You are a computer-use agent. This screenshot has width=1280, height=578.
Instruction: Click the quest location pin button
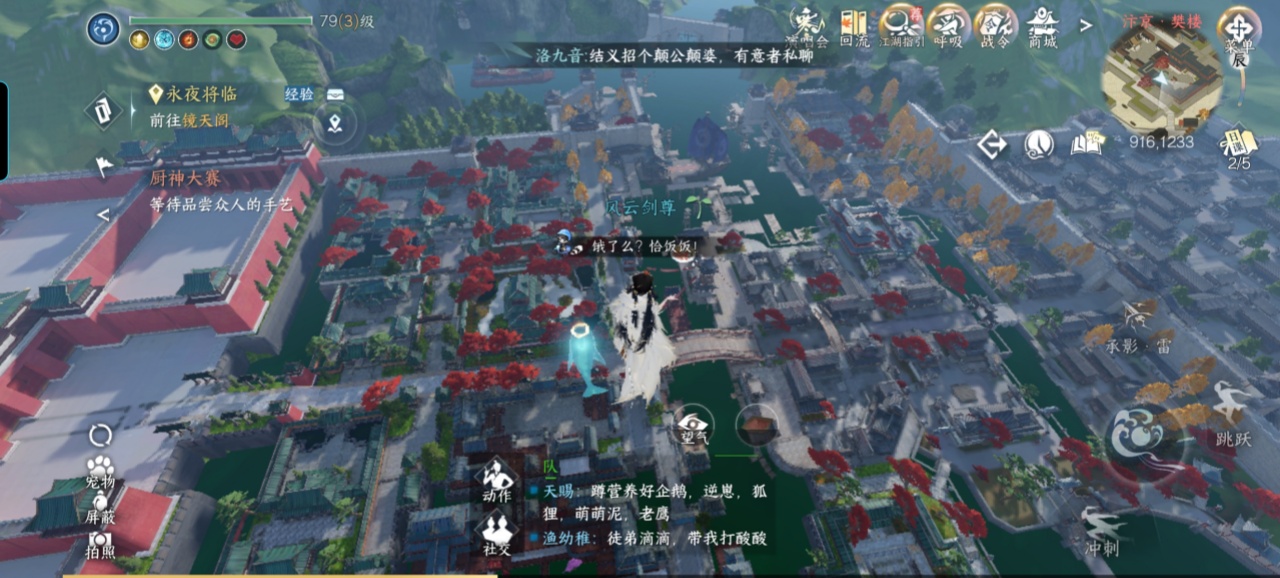click(x=335, y=125)
